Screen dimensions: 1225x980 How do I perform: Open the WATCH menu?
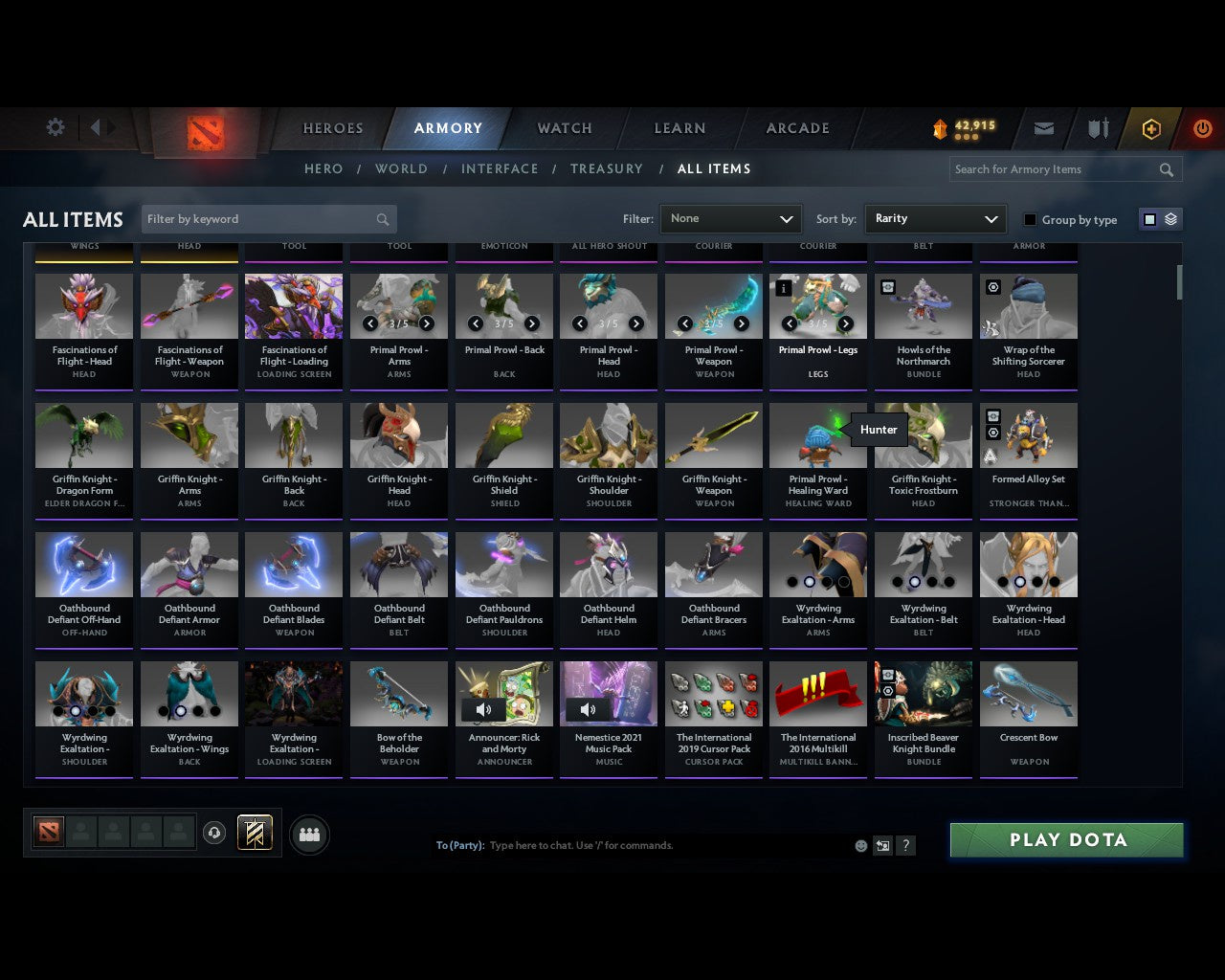coord(564,128)
